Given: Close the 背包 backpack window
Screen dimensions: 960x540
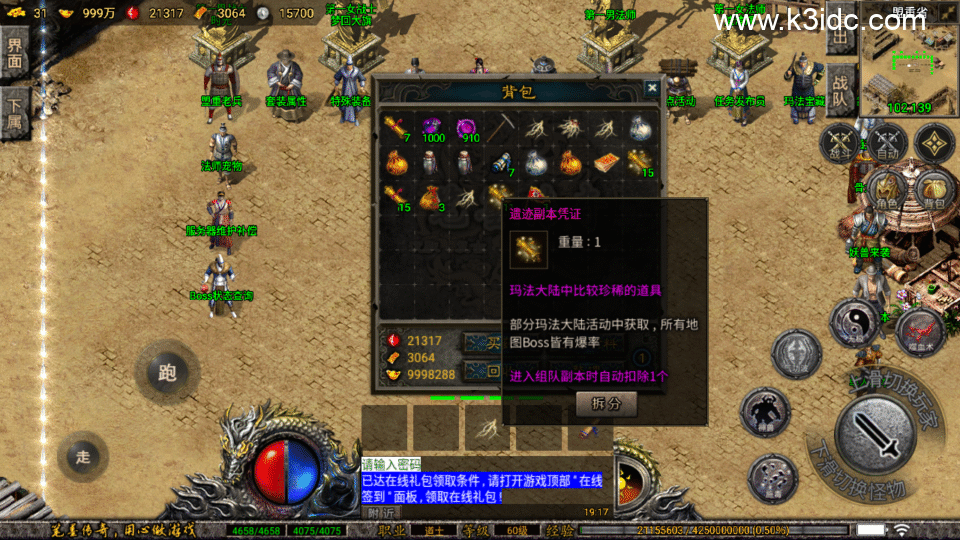Looking at the screenshot, I should (652, 87).
